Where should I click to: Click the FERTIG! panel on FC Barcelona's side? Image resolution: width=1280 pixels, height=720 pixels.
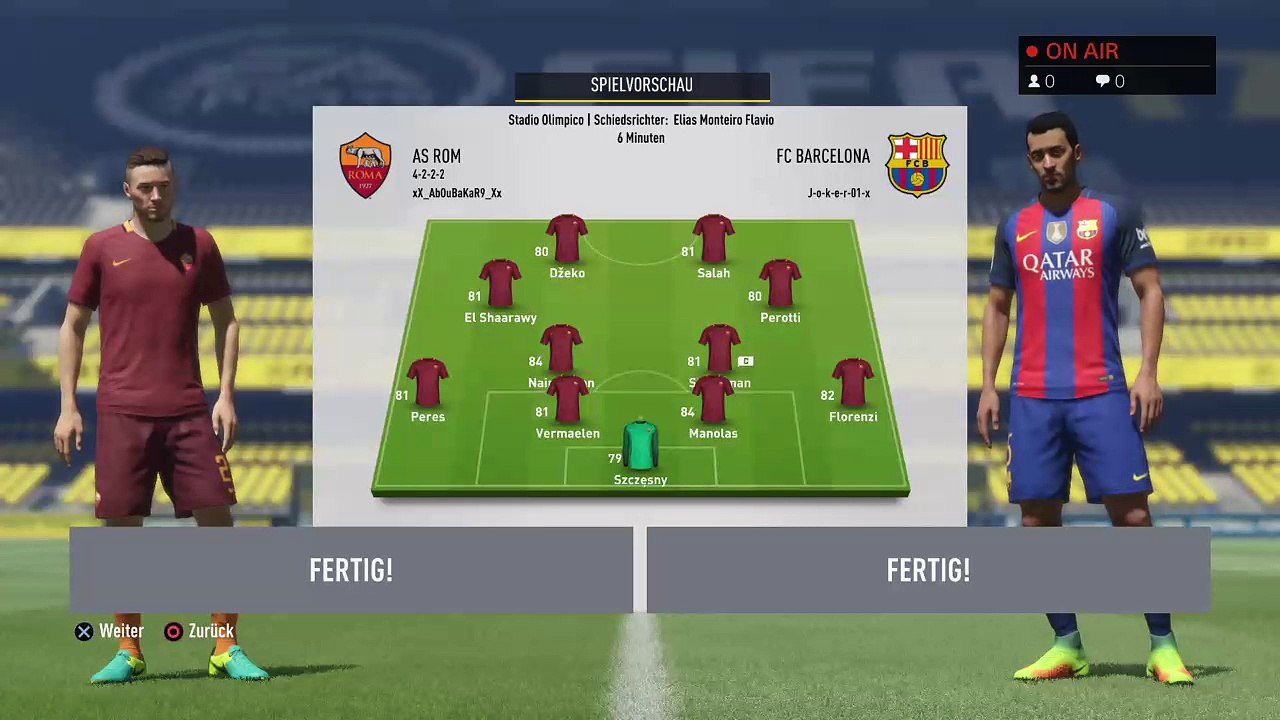pos(928,570)
